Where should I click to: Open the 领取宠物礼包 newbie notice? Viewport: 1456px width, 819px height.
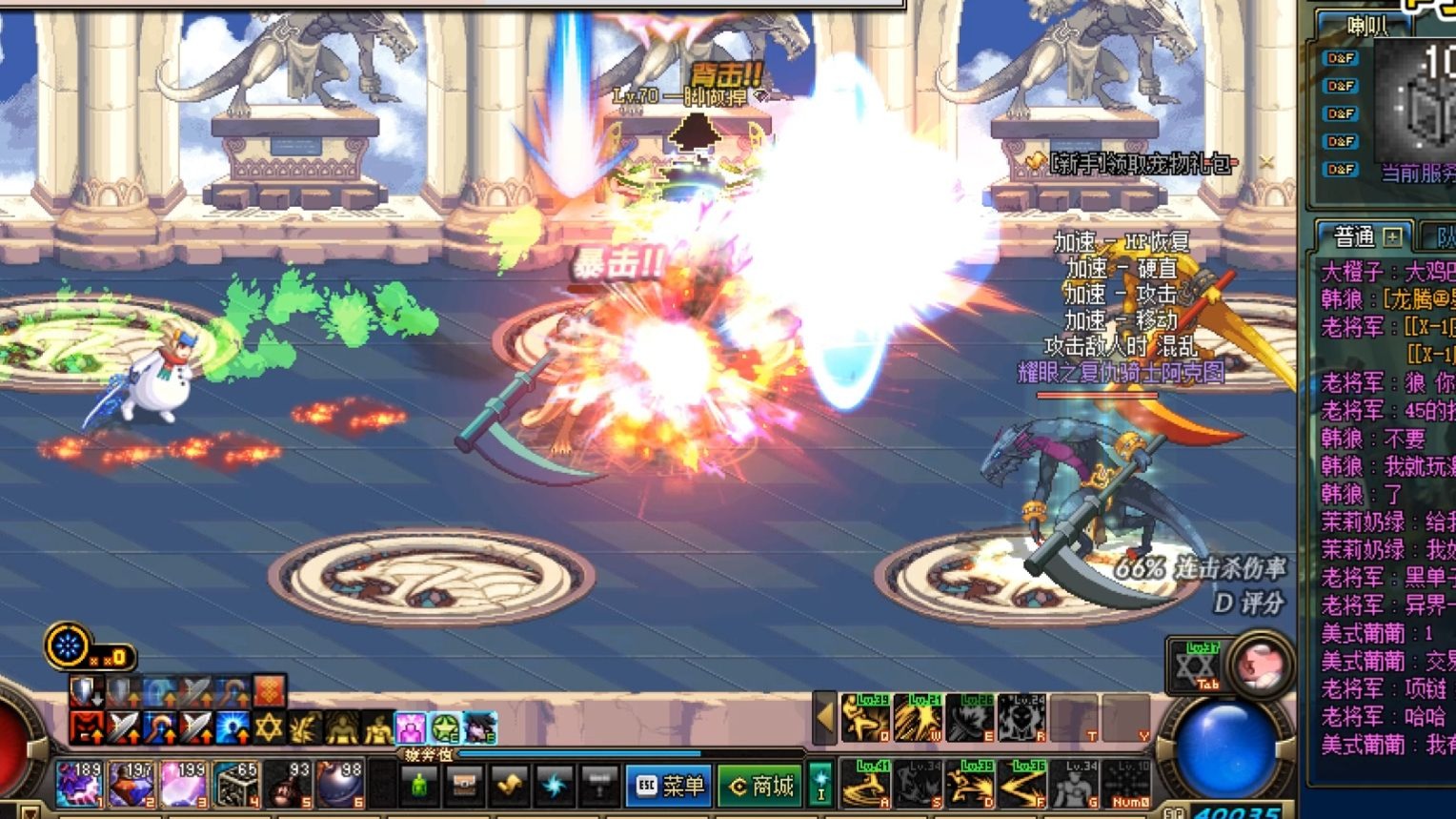tap(1138, 164)
